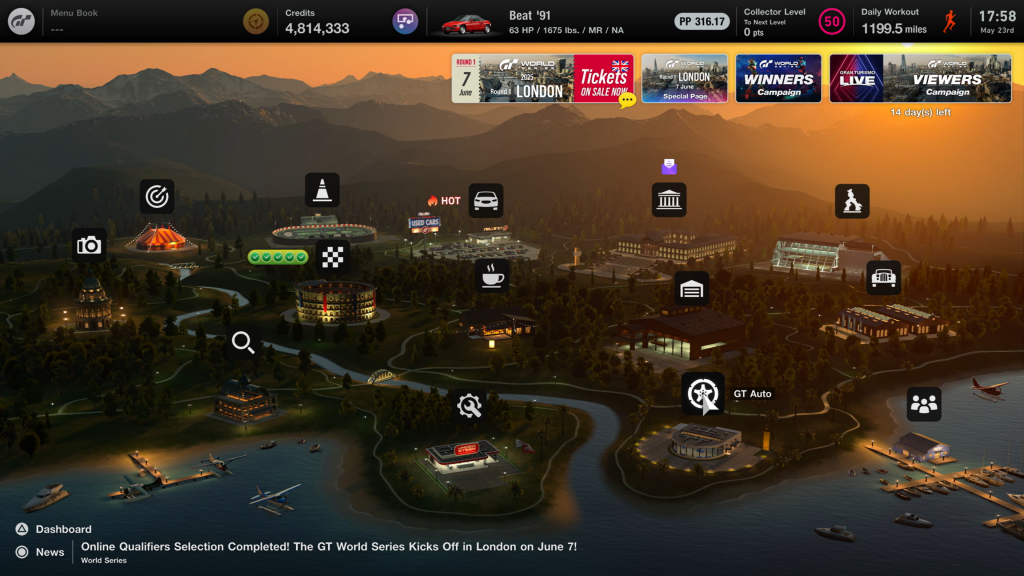This screenshot has width=1024, height=576.
Task: Read the Online Qualifiers news headline
Action: point(329,547)
